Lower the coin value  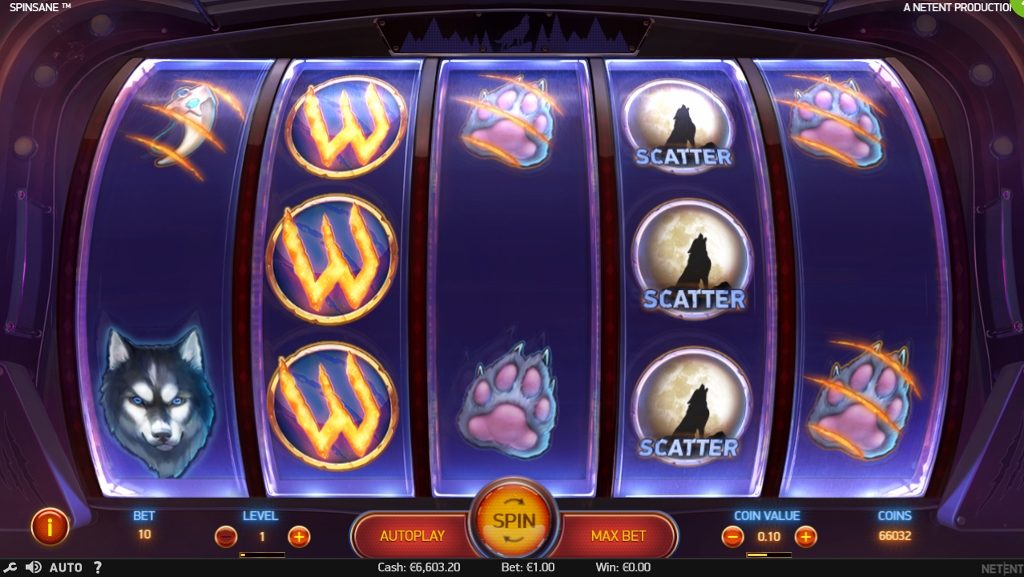point(732,536)
